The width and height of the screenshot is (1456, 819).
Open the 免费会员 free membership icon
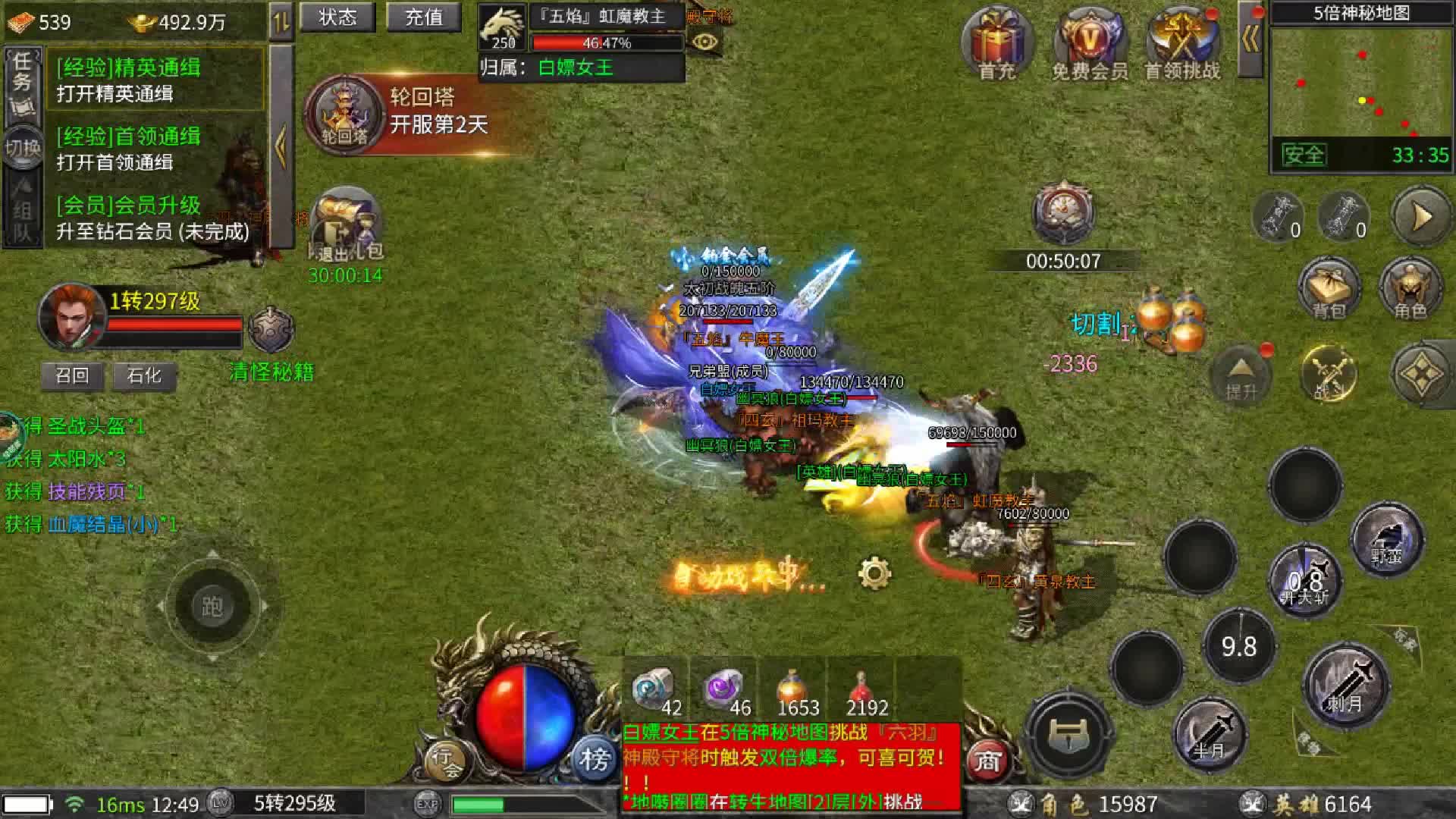pos(1089,44)
